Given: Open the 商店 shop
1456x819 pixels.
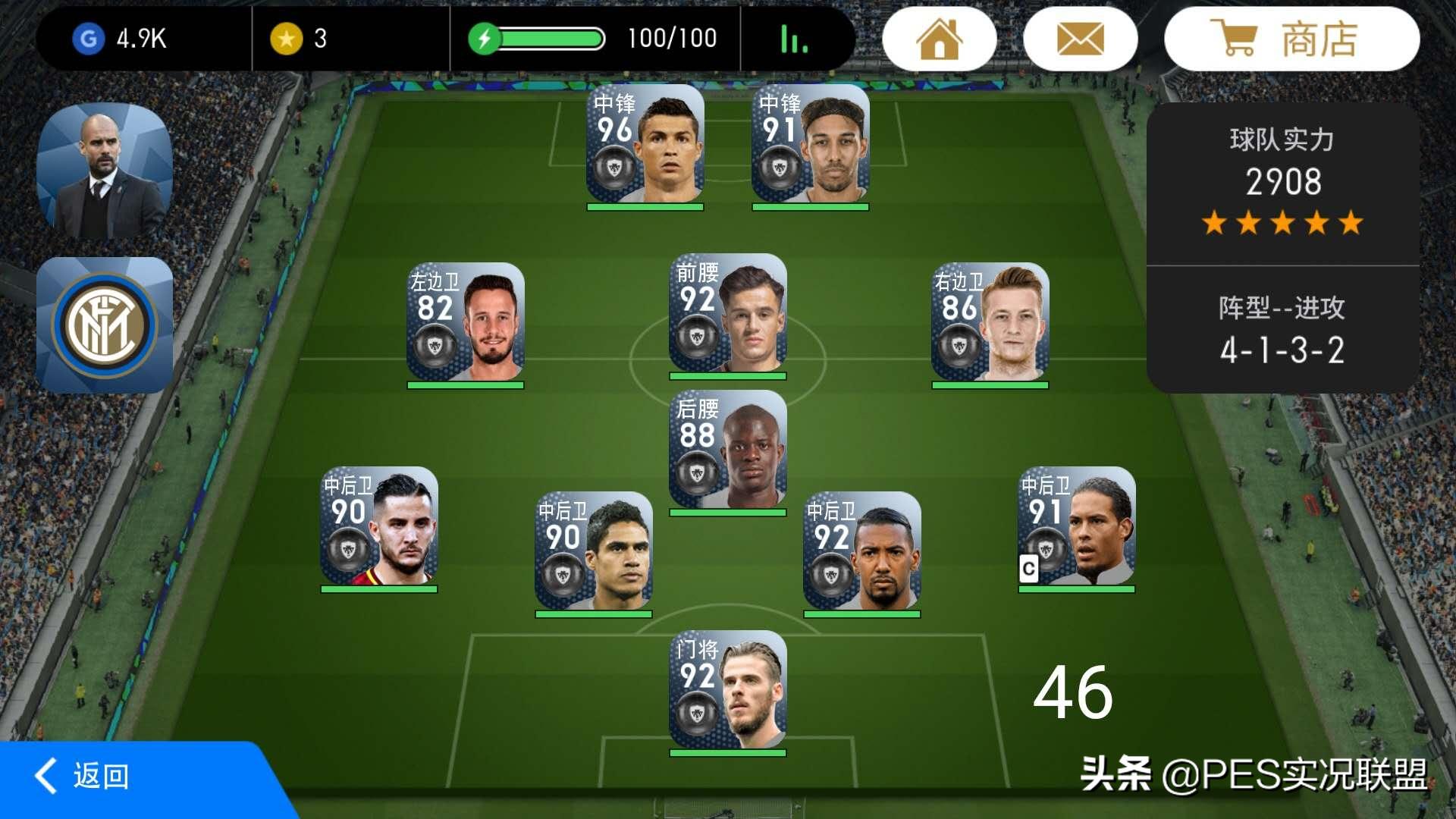Looking at the screenshot, I should [1291, 39].
